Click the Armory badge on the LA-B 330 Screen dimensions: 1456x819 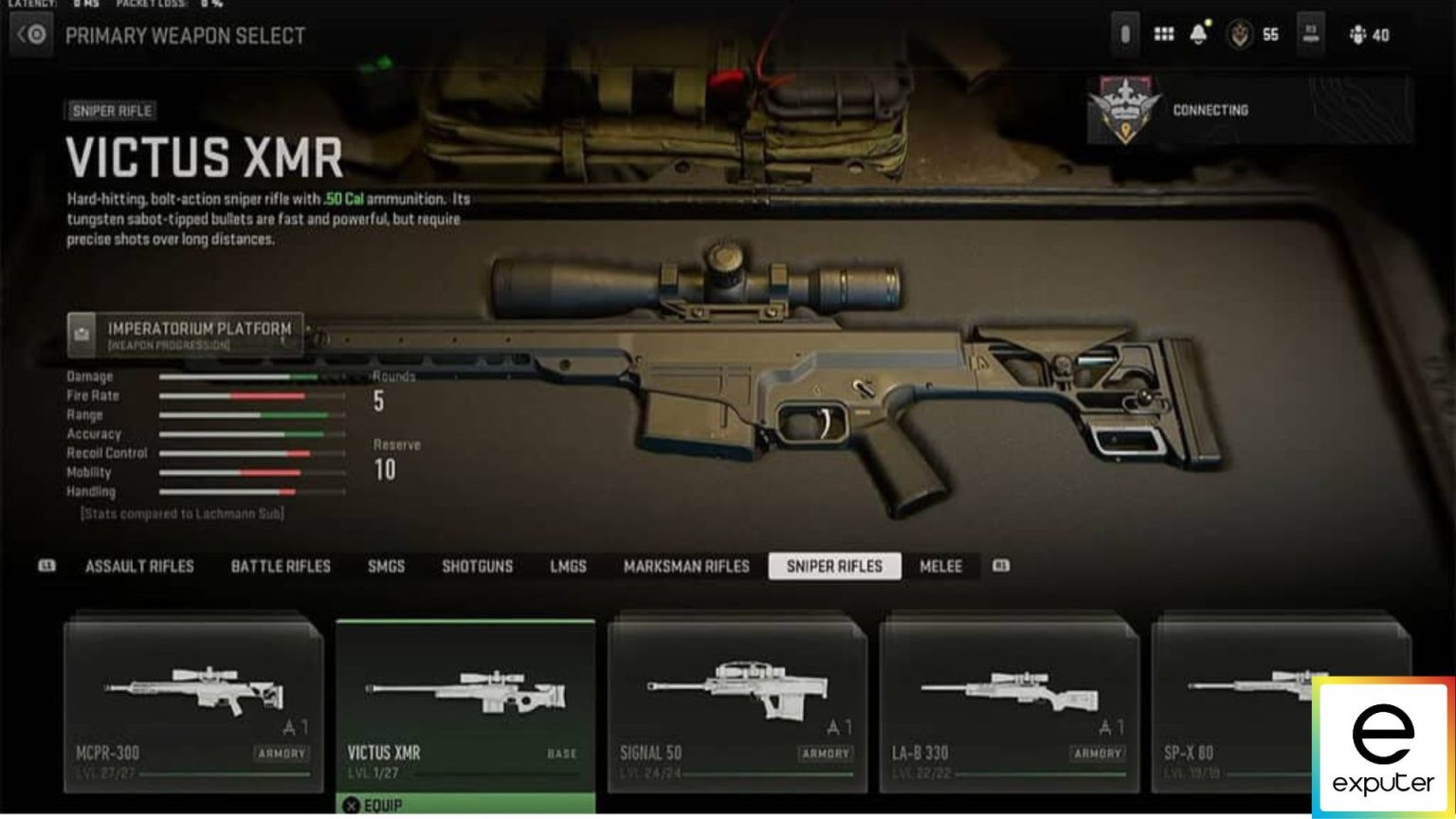point(1097,755)
